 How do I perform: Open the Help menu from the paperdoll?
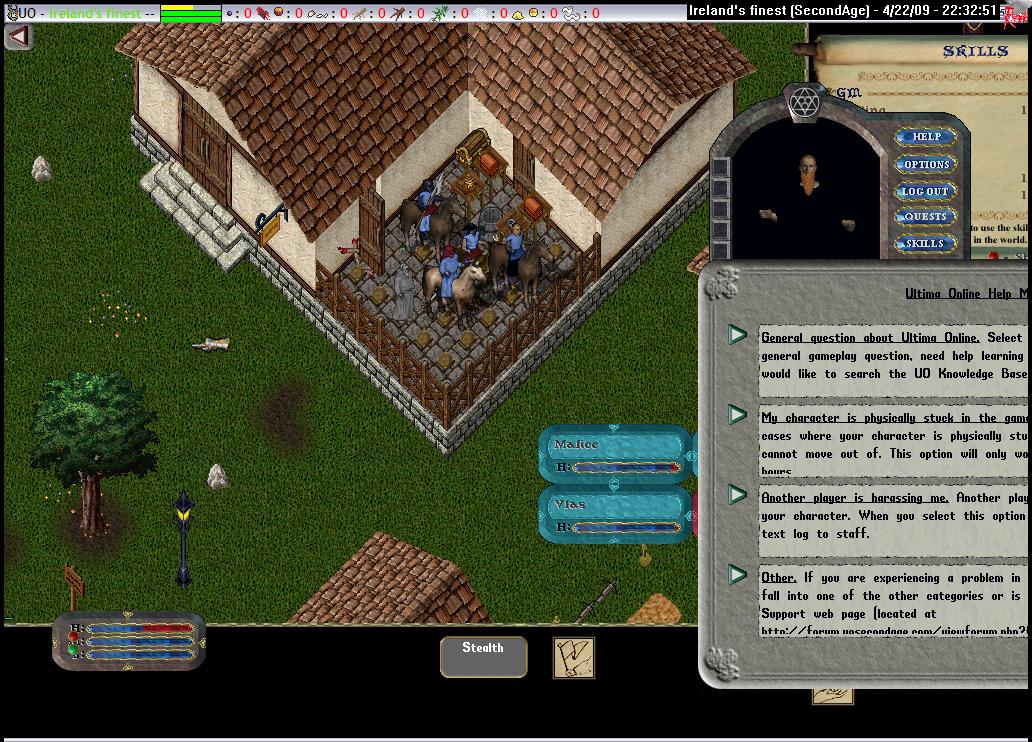click(925, 137)
